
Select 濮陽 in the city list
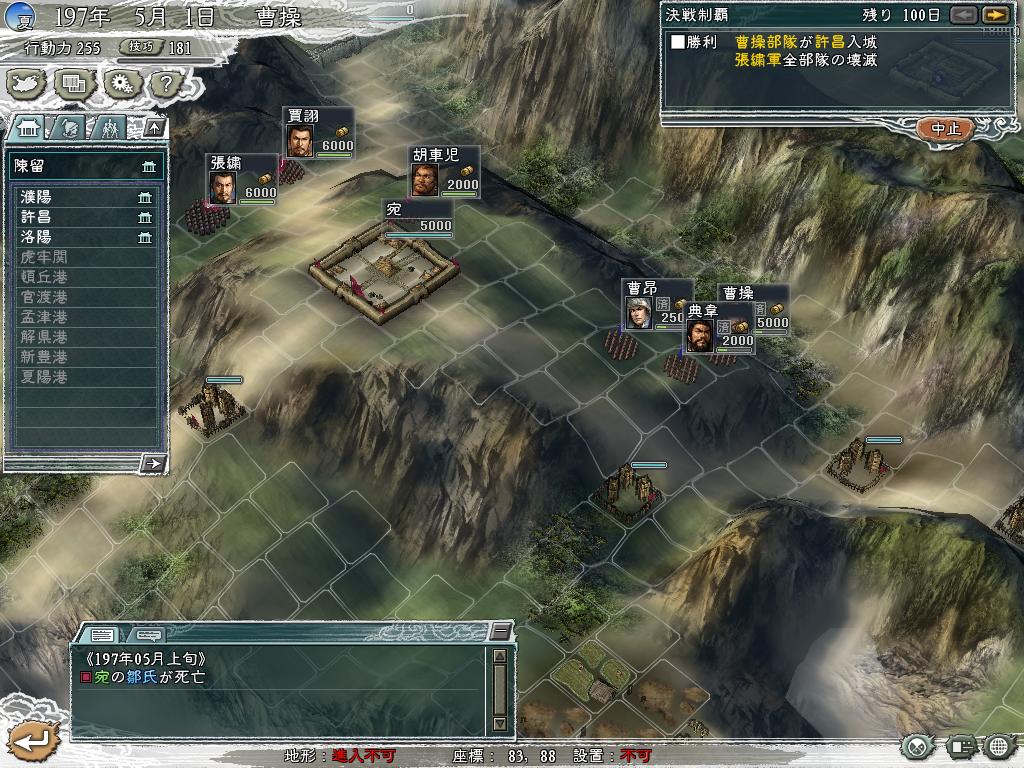86,197
